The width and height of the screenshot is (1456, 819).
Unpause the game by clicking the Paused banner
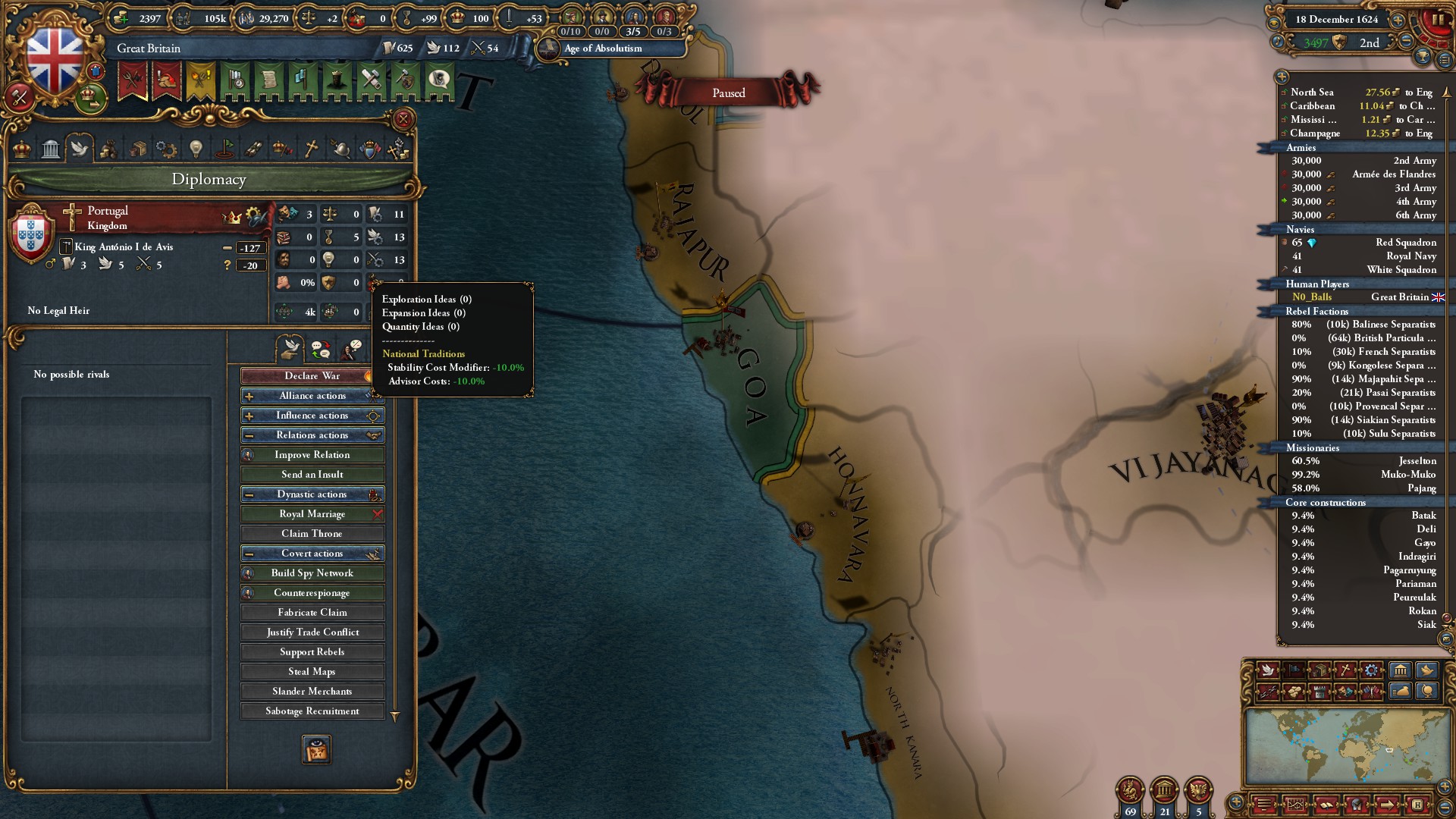point(728,93)
